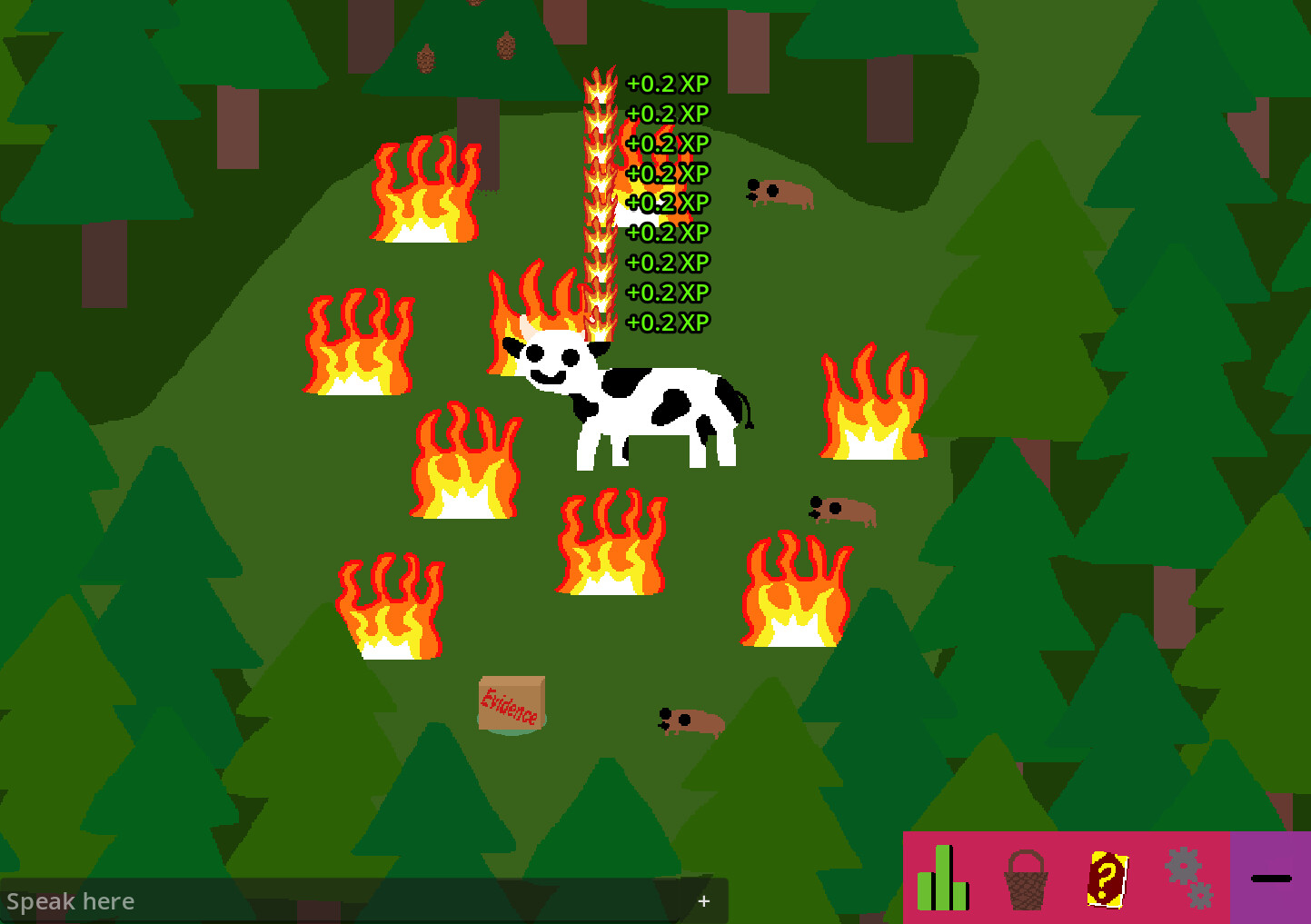Click the mouse near the top right fire
This screenshot has width=1311, height=924.
(777, 194)
